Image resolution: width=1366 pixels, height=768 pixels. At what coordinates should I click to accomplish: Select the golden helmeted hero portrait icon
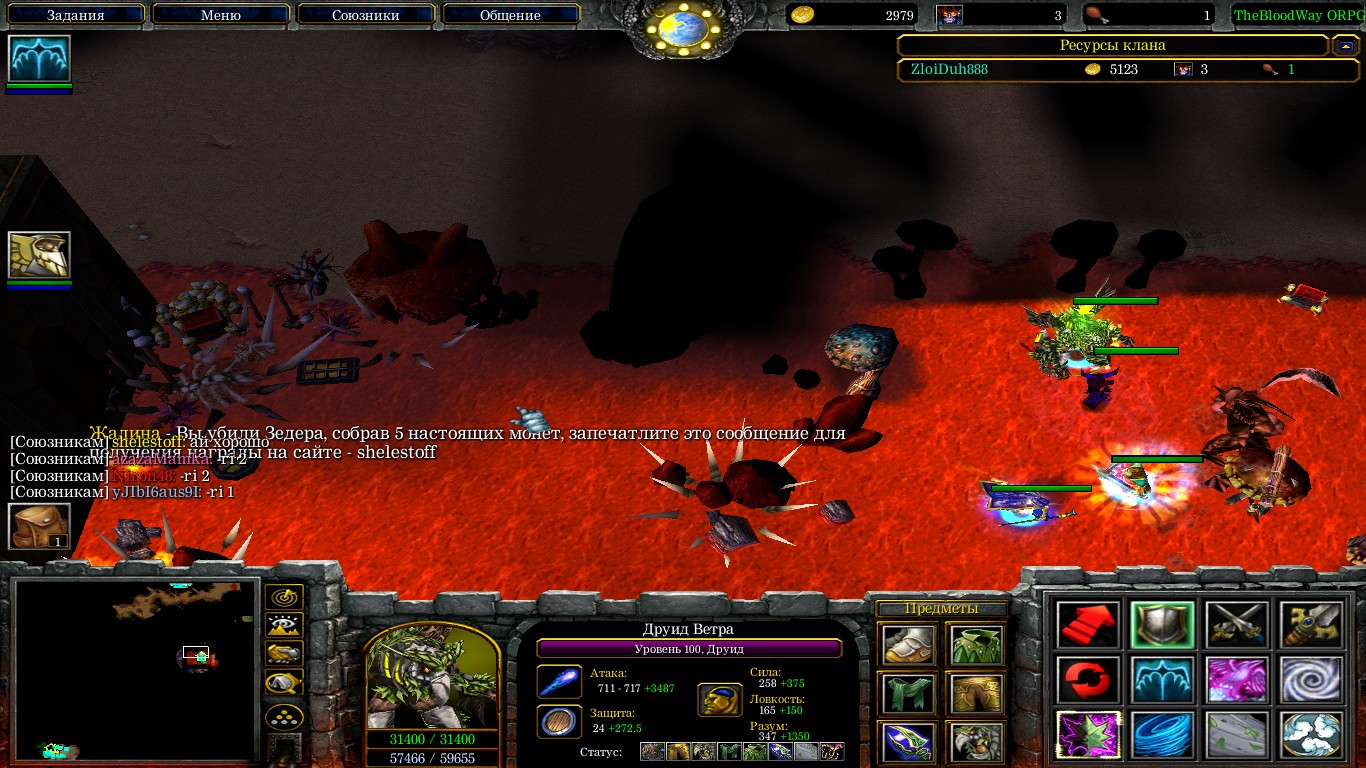(39, 255)
